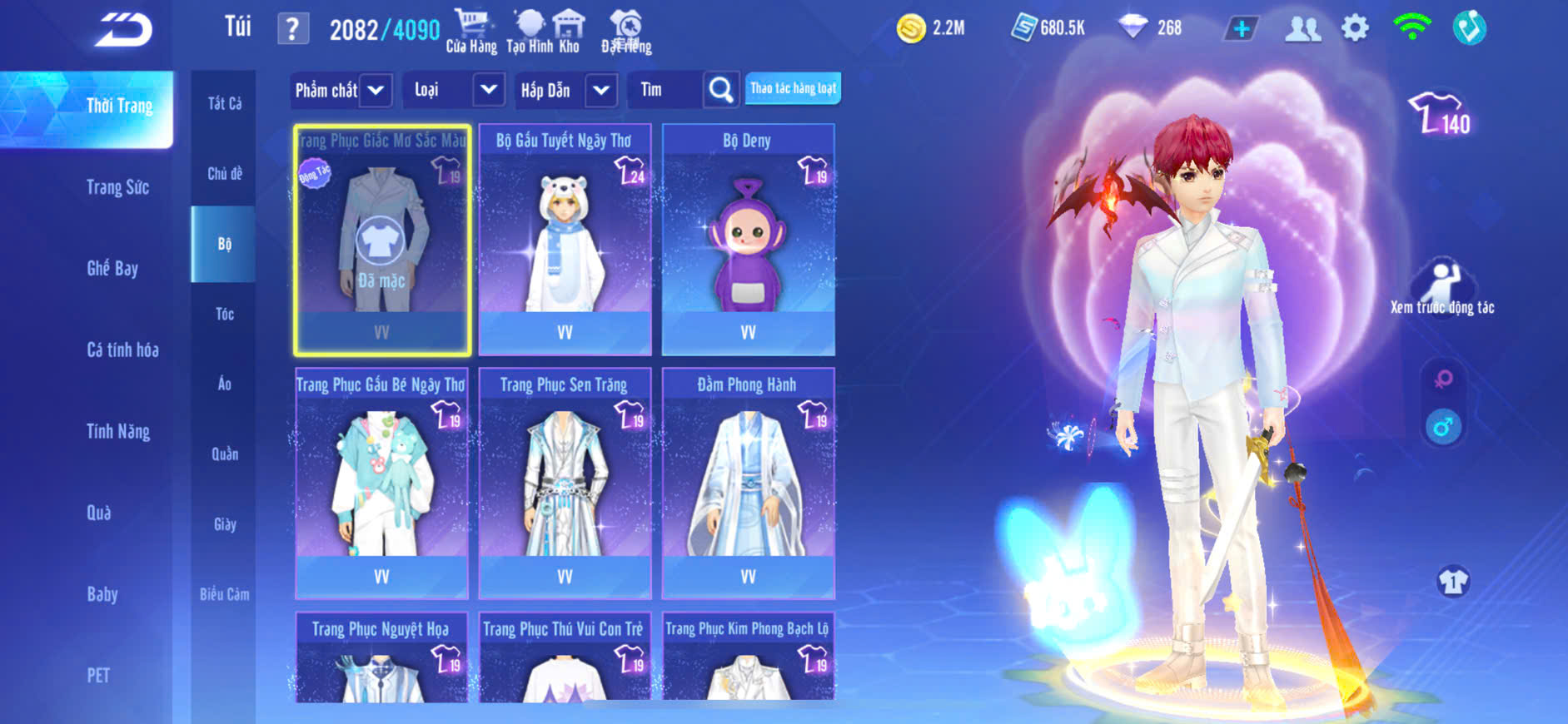
Task: Expand the Phẩm chất dropdown
Action: [341, 90]
